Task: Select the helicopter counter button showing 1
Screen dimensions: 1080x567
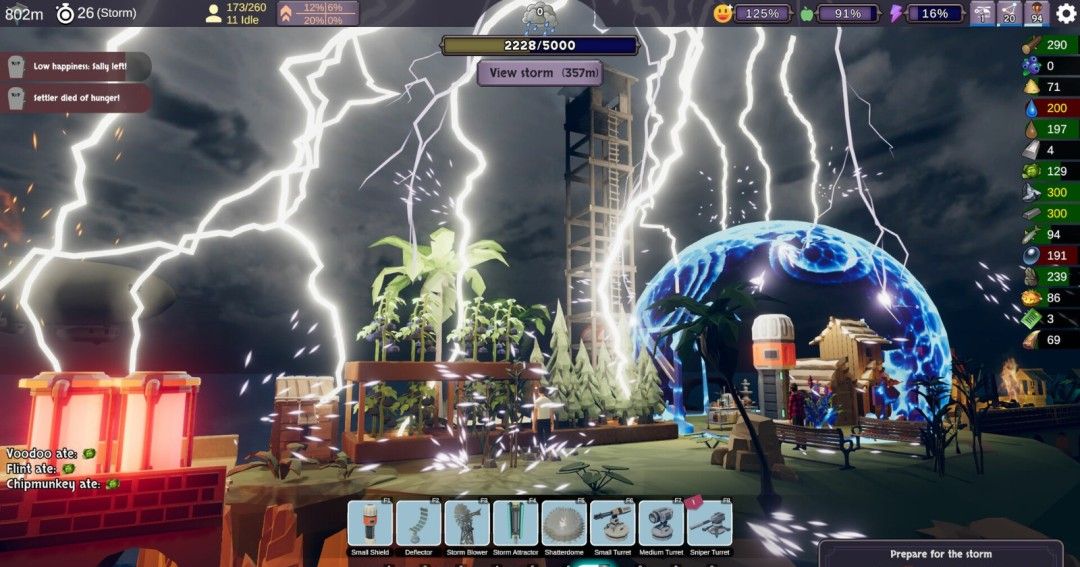Action: pos(983,13)
